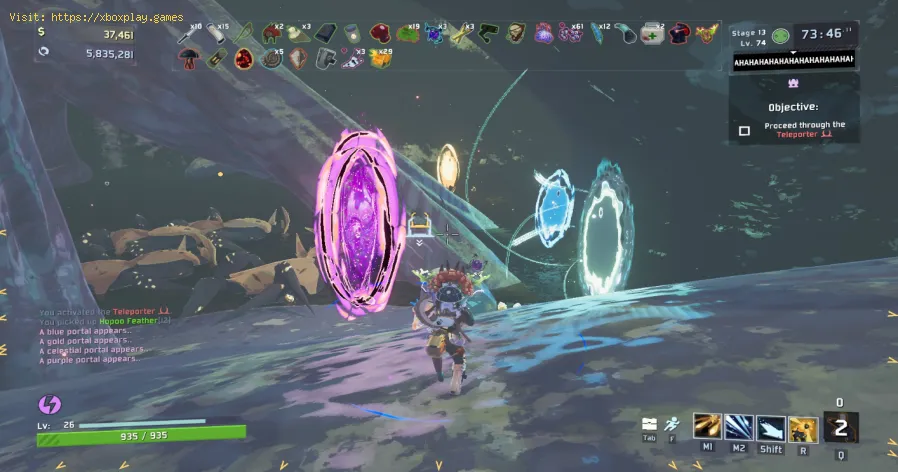Click the objective checkbox for the Teleporter
898x472 pixels.
coord(744,130)
